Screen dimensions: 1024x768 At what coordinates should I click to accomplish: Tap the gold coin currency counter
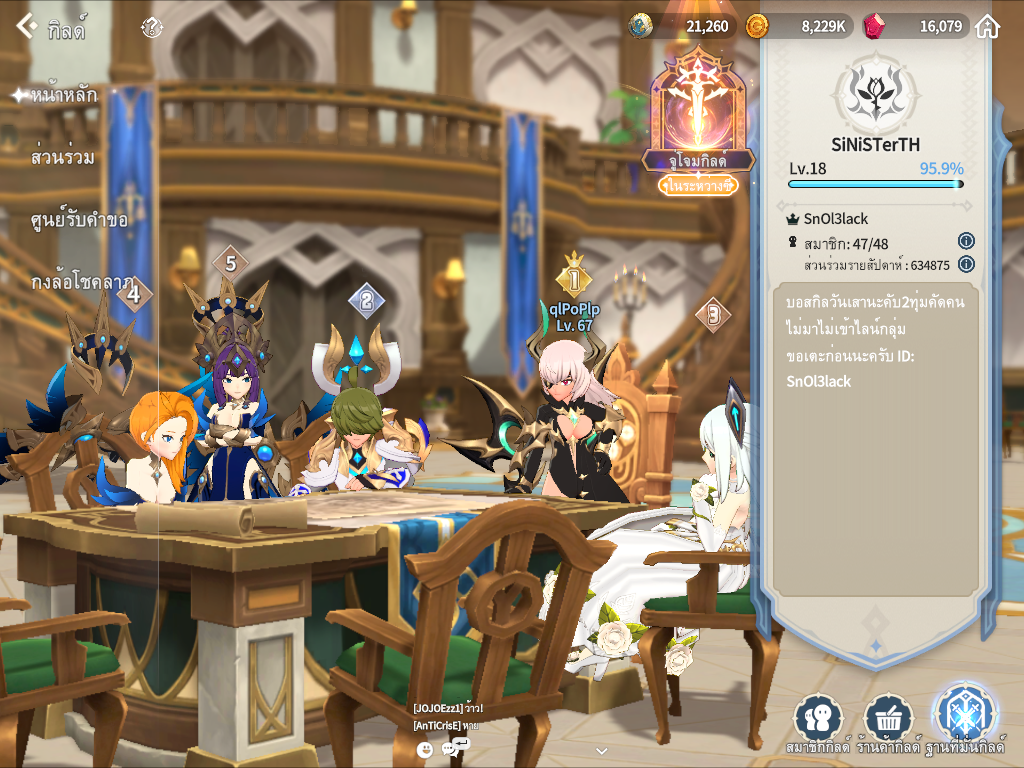[799, 26]
